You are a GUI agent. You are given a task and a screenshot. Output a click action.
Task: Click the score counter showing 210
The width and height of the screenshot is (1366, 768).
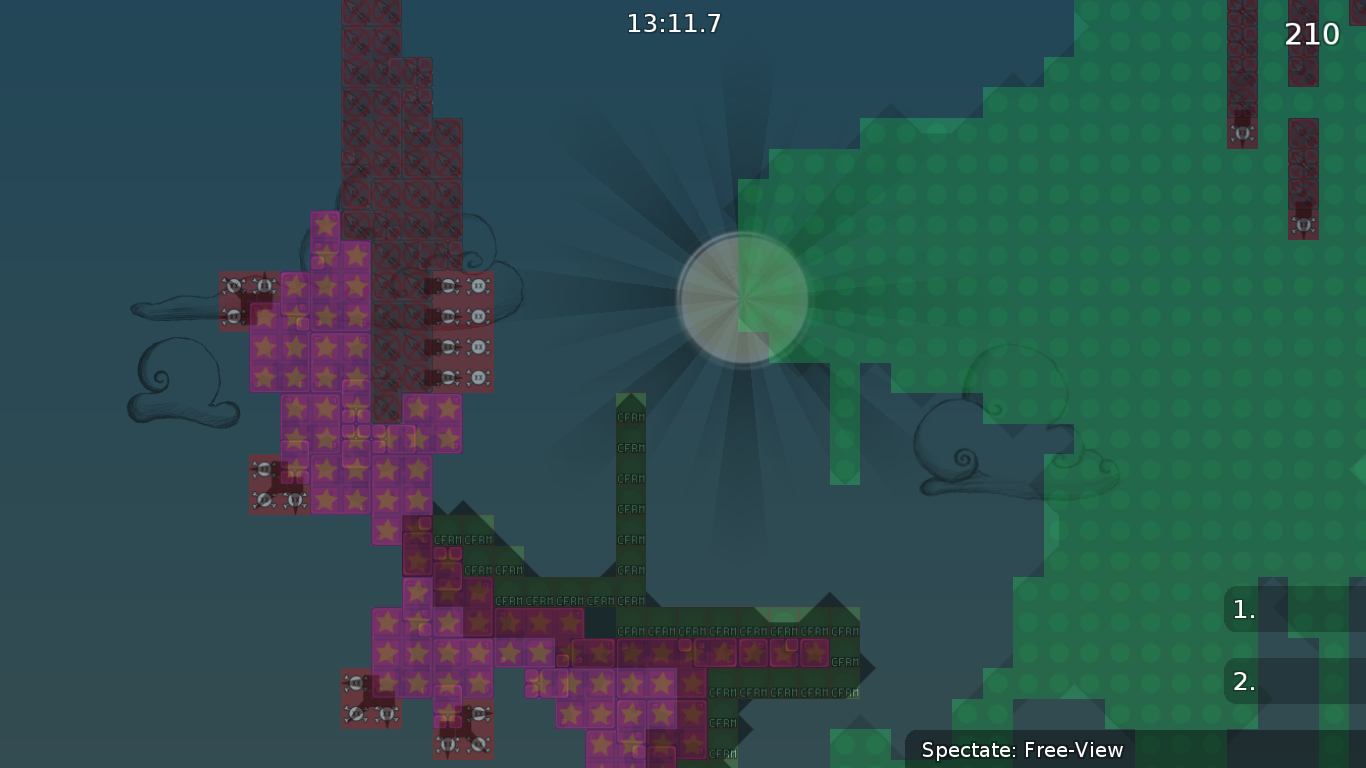click(x=1312, y=34)
